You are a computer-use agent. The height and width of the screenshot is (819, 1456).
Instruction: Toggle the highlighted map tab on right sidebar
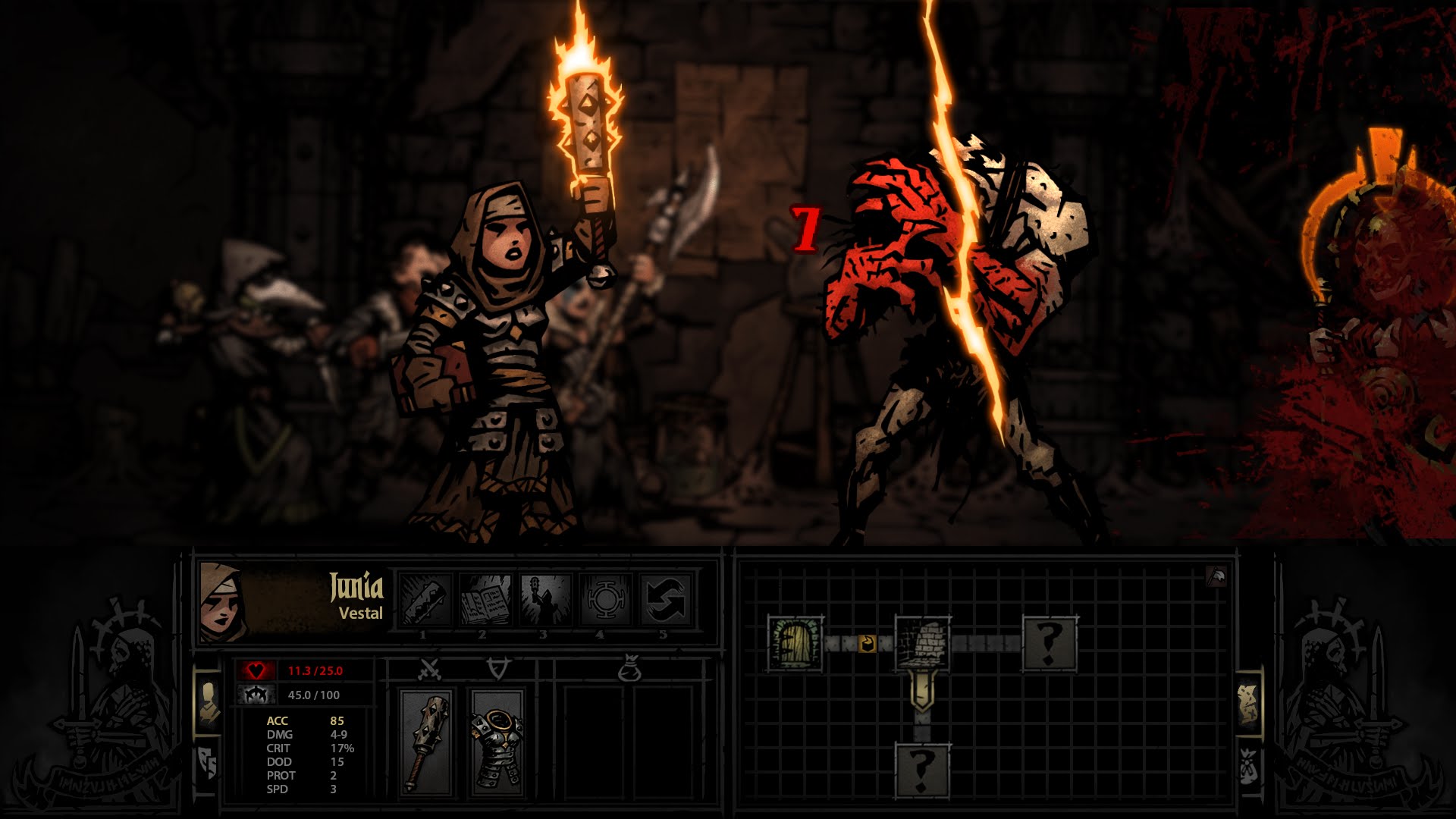[x=1249, y=704]
